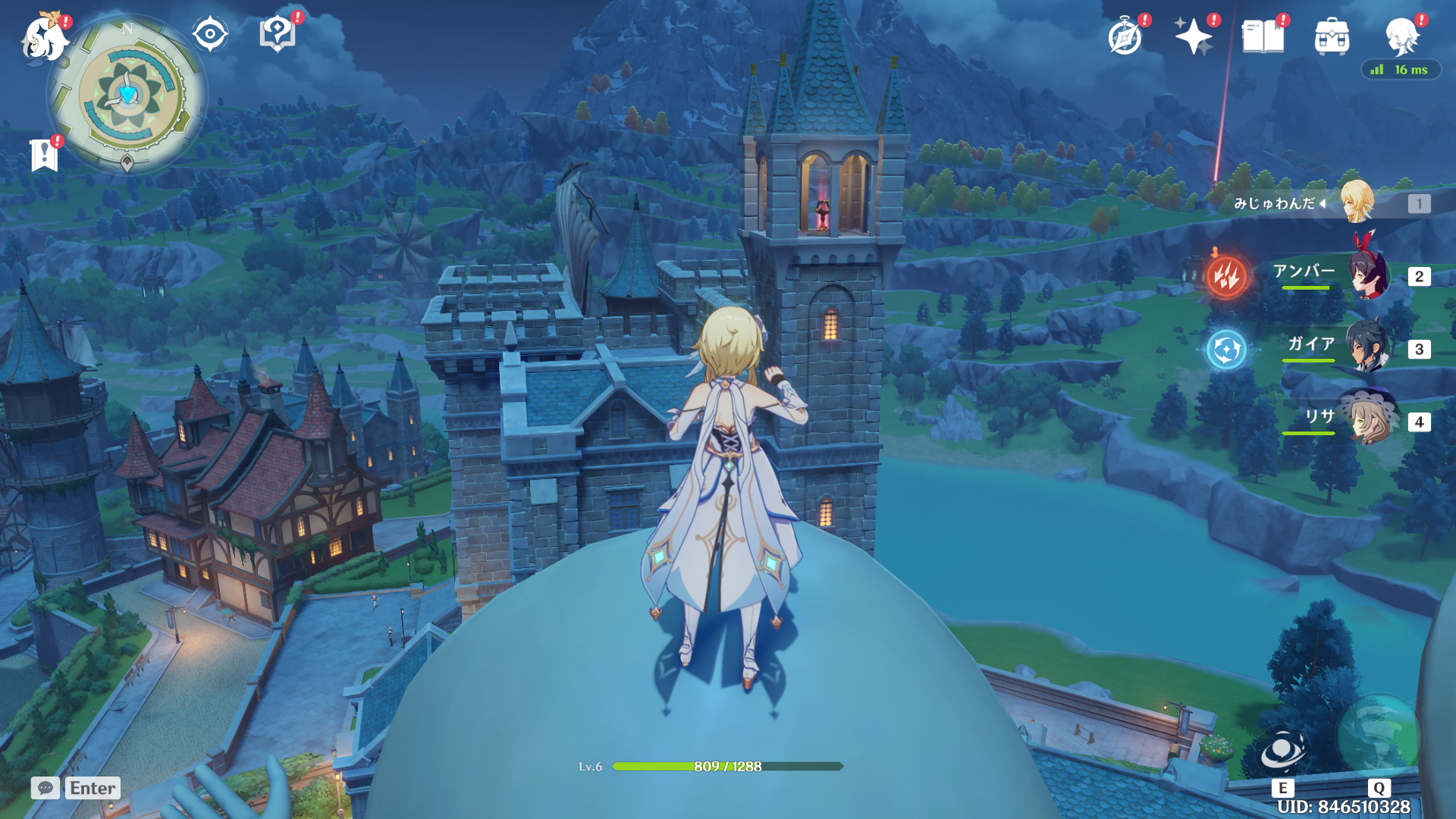Open the Paimon menu icon
1456x819 pixels.
tap(43, 38)
